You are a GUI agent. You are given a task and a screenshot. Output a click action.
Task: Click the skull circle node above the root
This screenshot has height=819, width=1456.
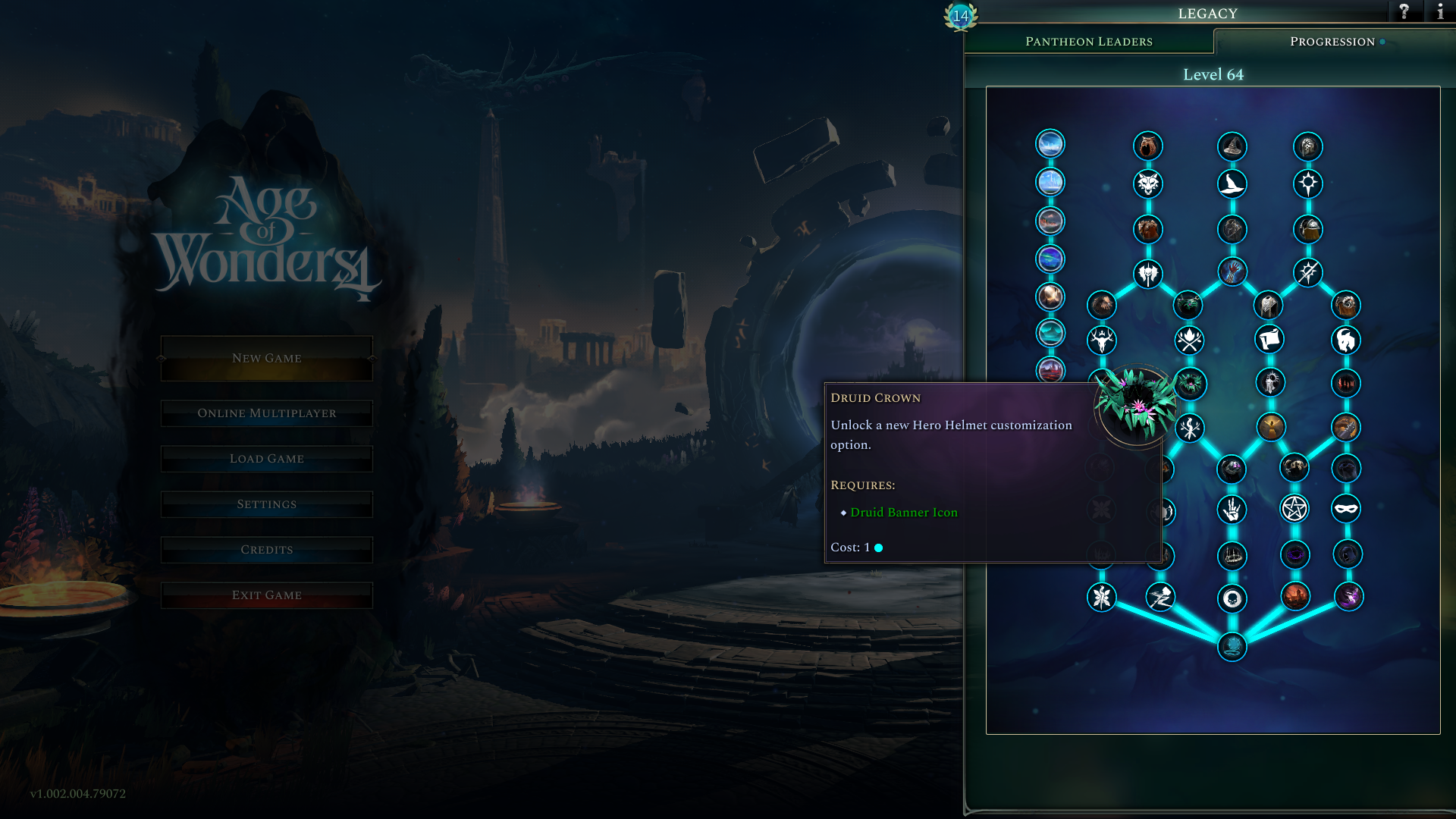point(1232,598)
